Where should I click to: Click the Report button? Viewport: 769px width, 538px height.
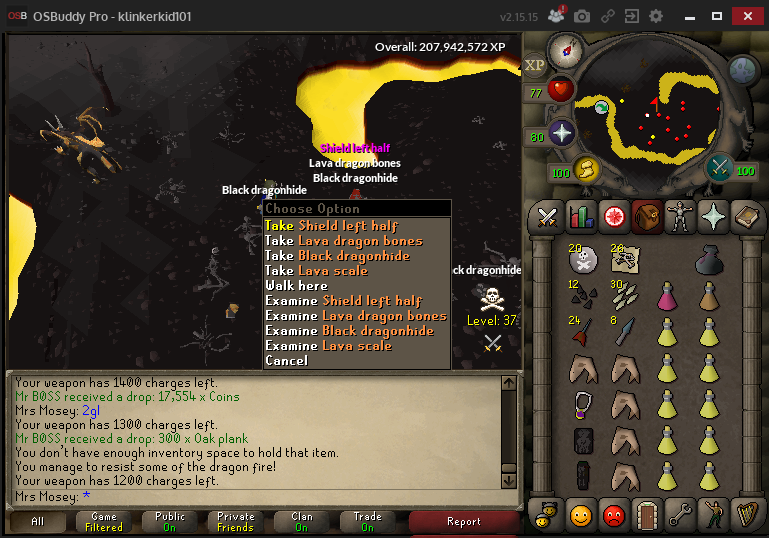tap(463, 521)
